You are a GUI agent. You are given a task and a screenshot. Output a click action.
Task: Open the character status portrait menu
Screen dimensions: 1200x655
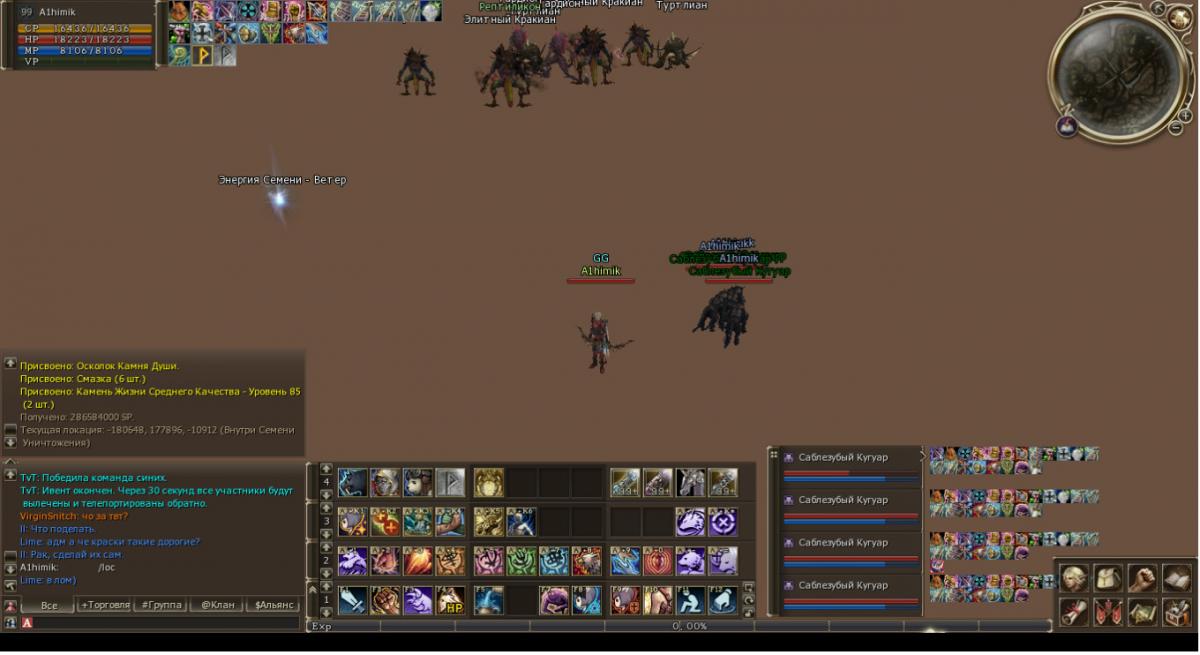pos(1074,578)
